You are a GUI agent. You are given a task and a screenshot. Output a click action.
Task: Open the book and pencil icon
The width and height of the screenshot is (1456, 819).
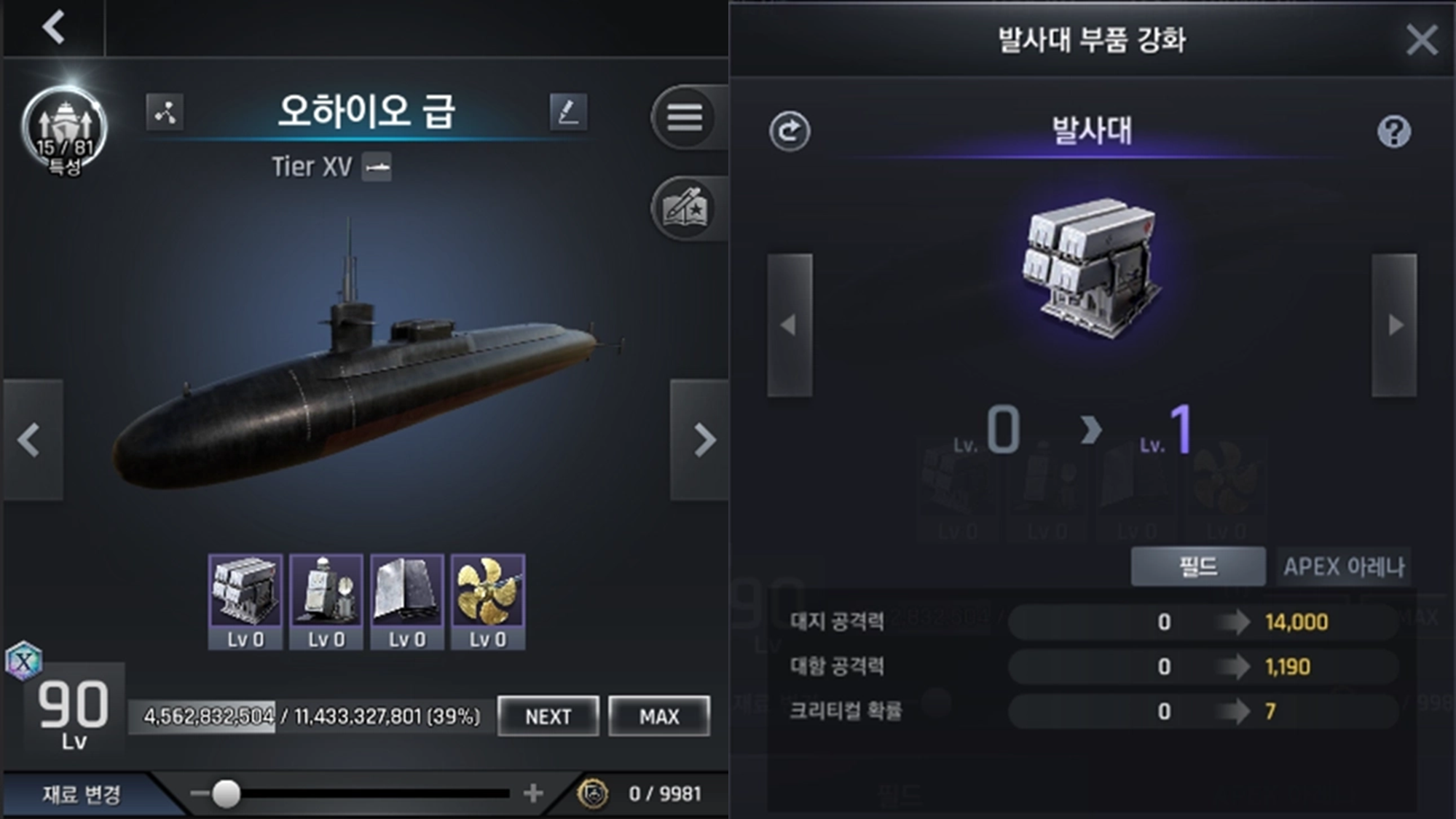click(x=685, y=209)
